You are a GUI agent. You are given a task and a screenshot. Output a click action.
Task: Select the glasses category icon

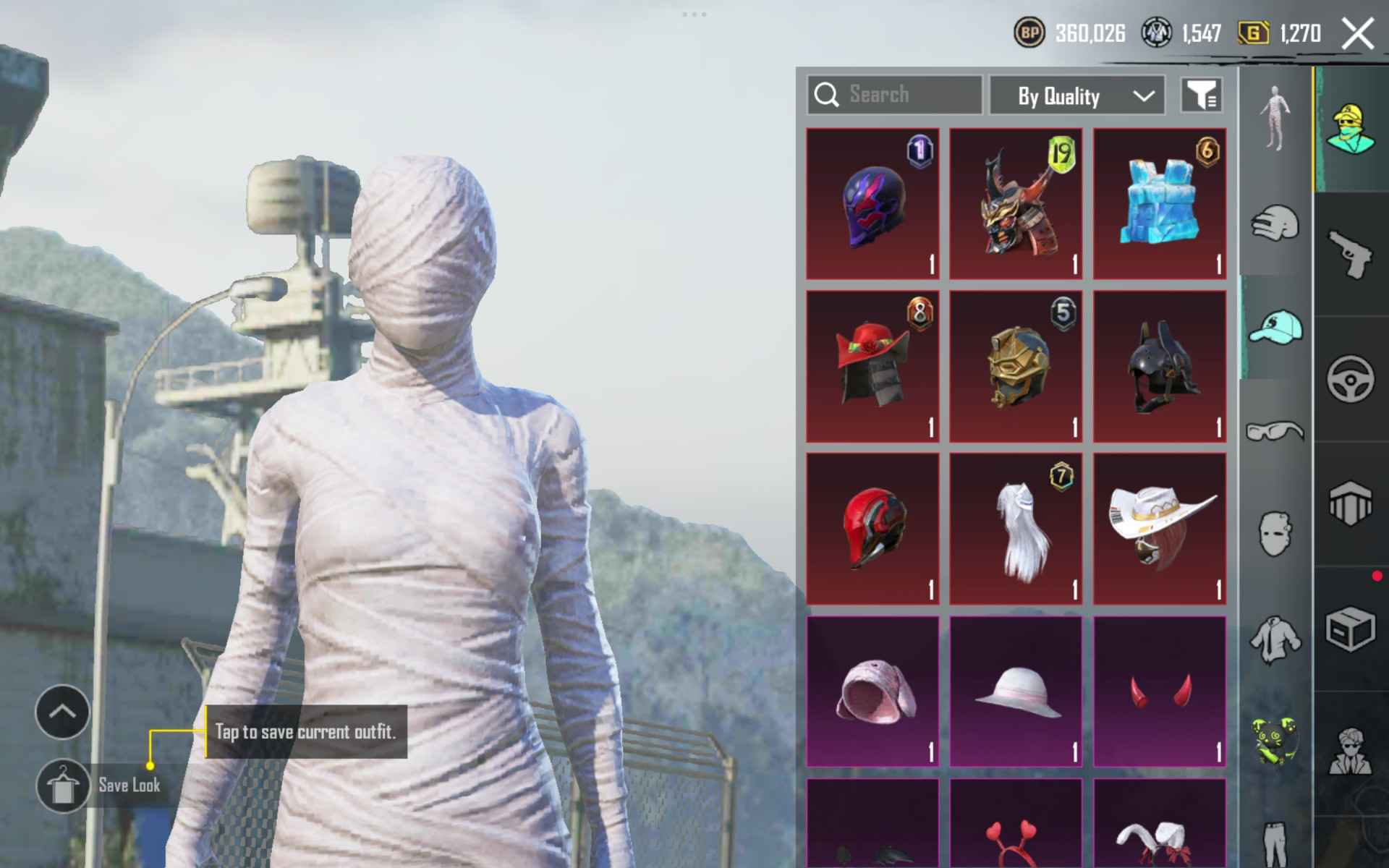tap(1277, 432)
